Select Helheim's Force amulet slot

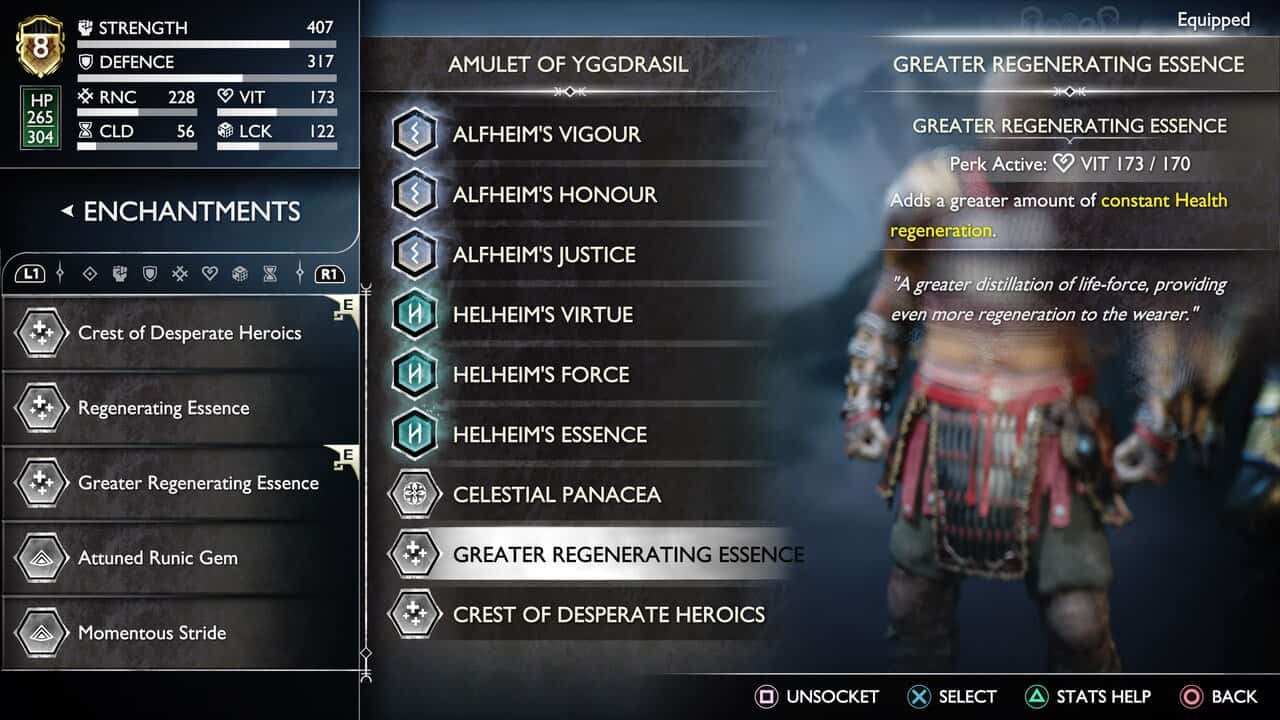(x=540, y=374)
